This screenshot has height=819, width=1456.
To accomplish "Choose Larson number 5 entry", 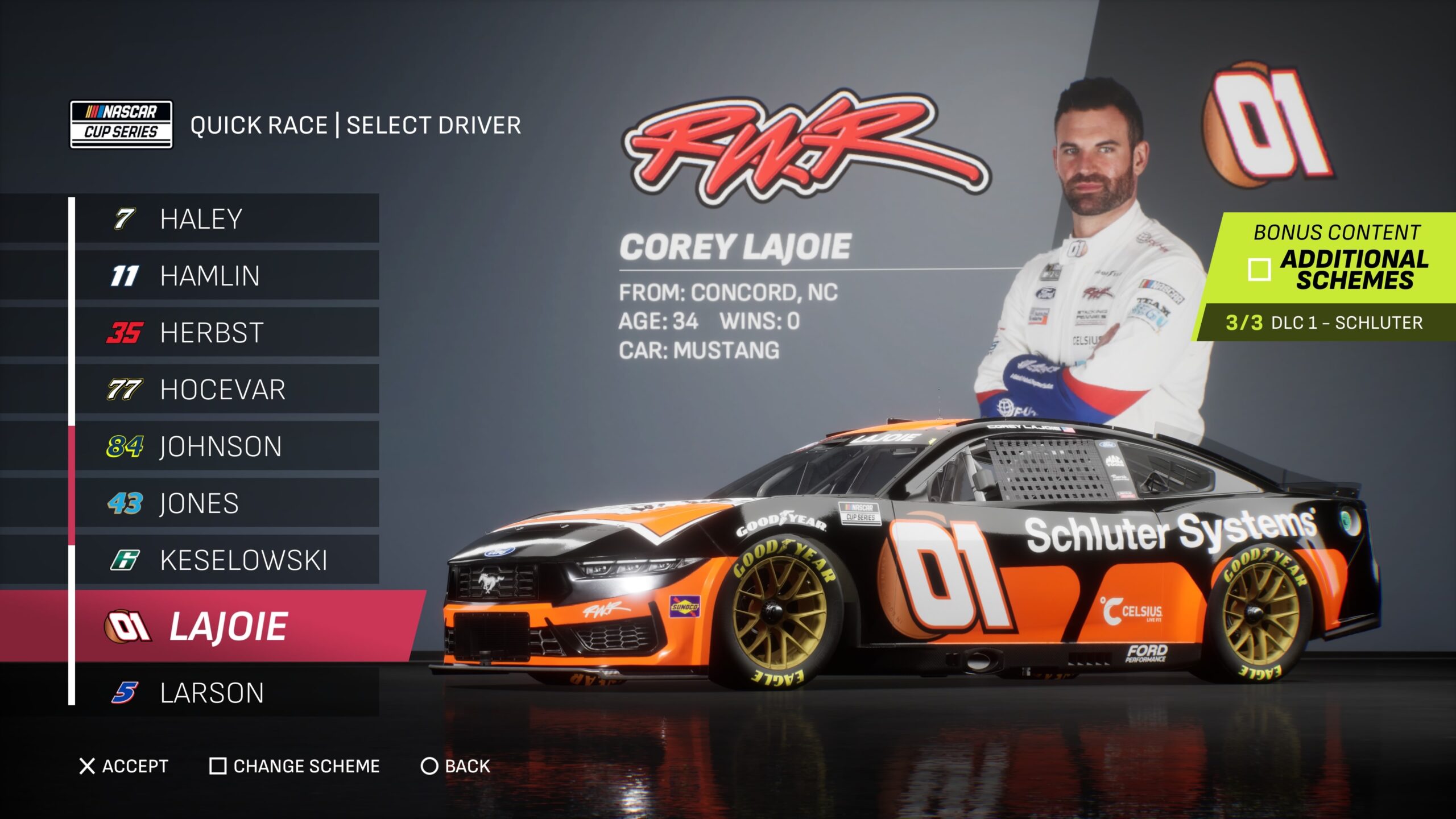I will pyautogui.click(x=226, y=693).
